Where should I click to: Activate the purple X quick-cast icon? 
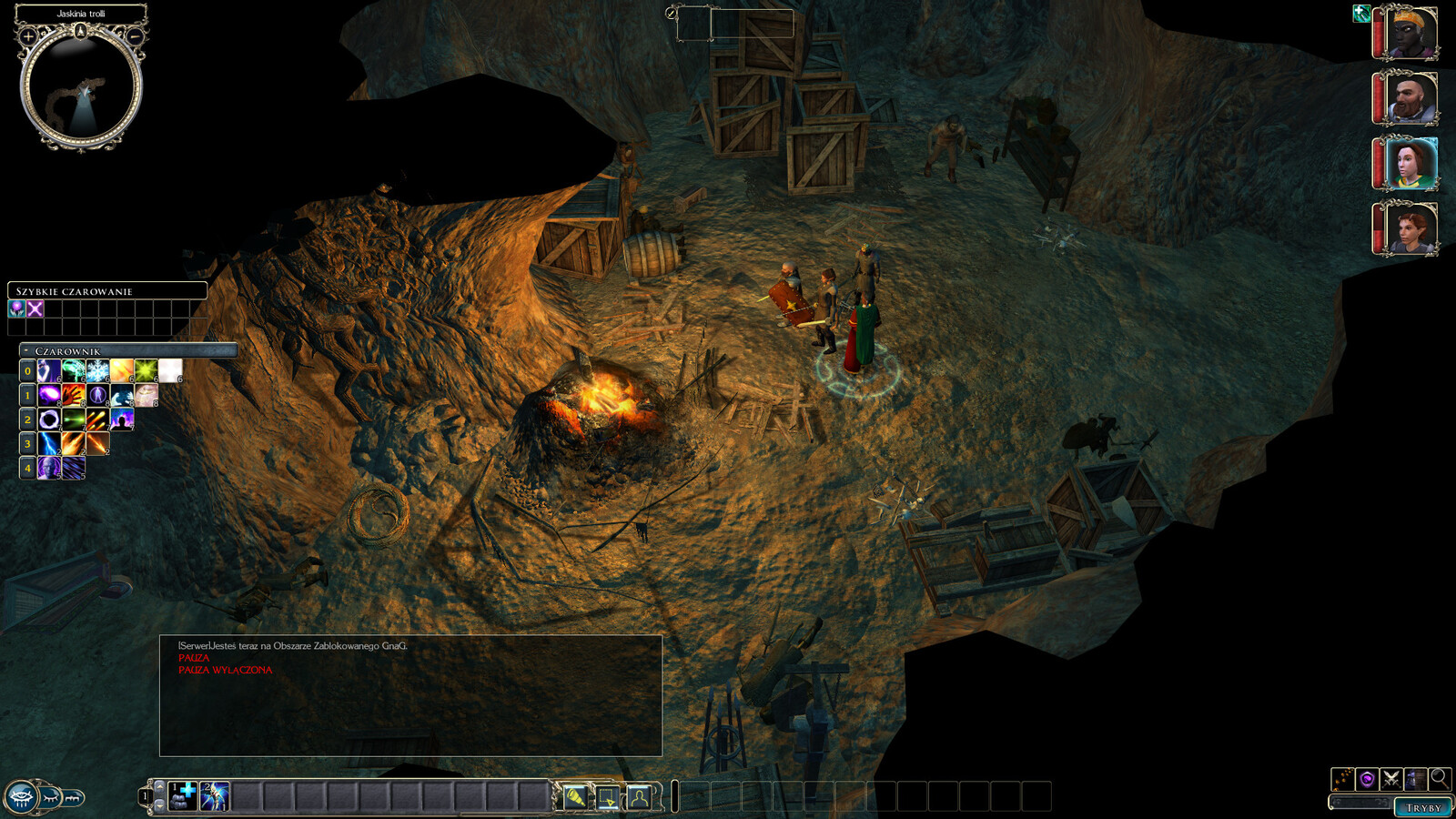[x=35, y=309]
